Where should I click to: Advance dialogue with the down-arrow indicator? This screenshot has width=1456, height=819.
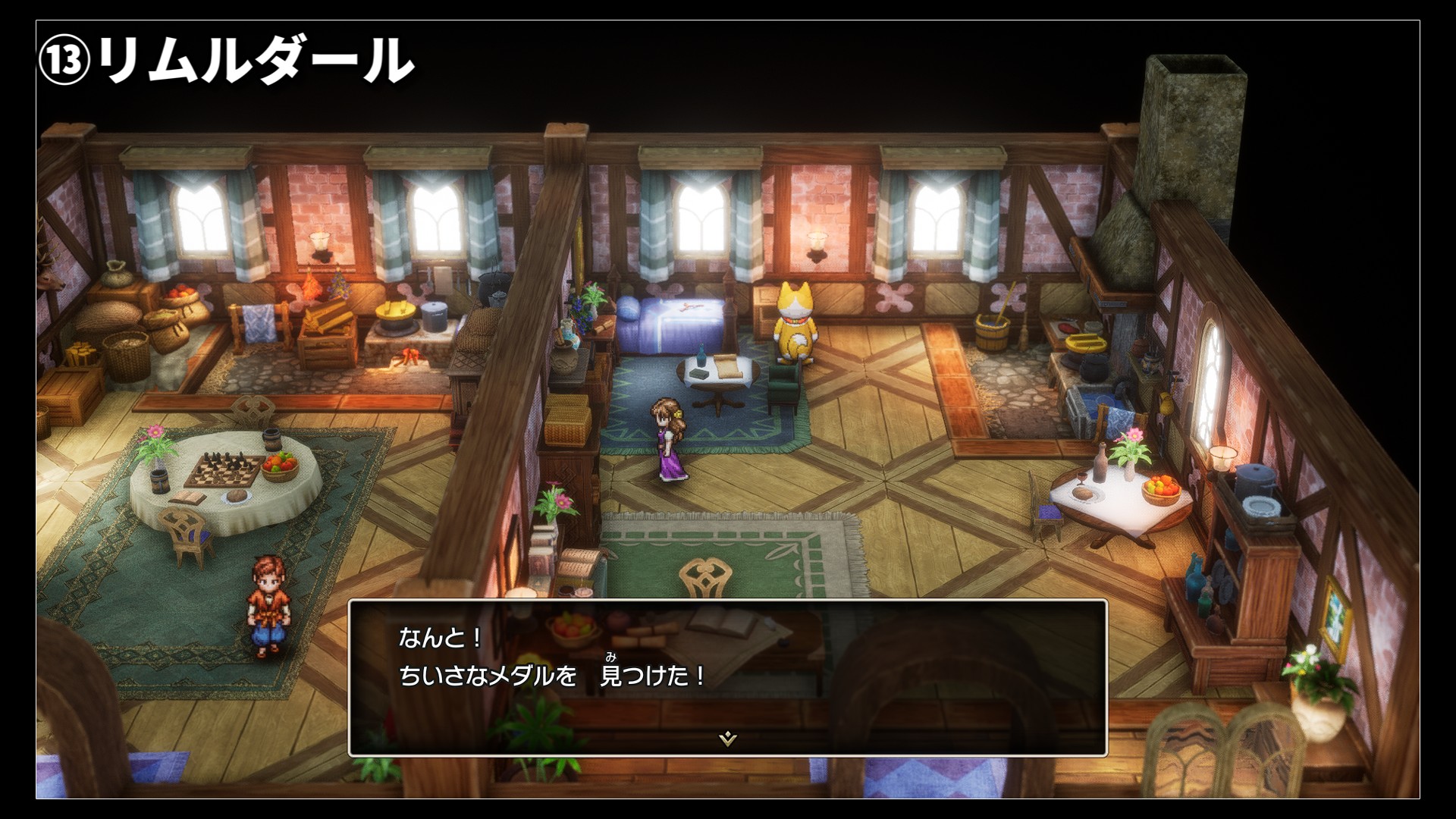[728, 738]
